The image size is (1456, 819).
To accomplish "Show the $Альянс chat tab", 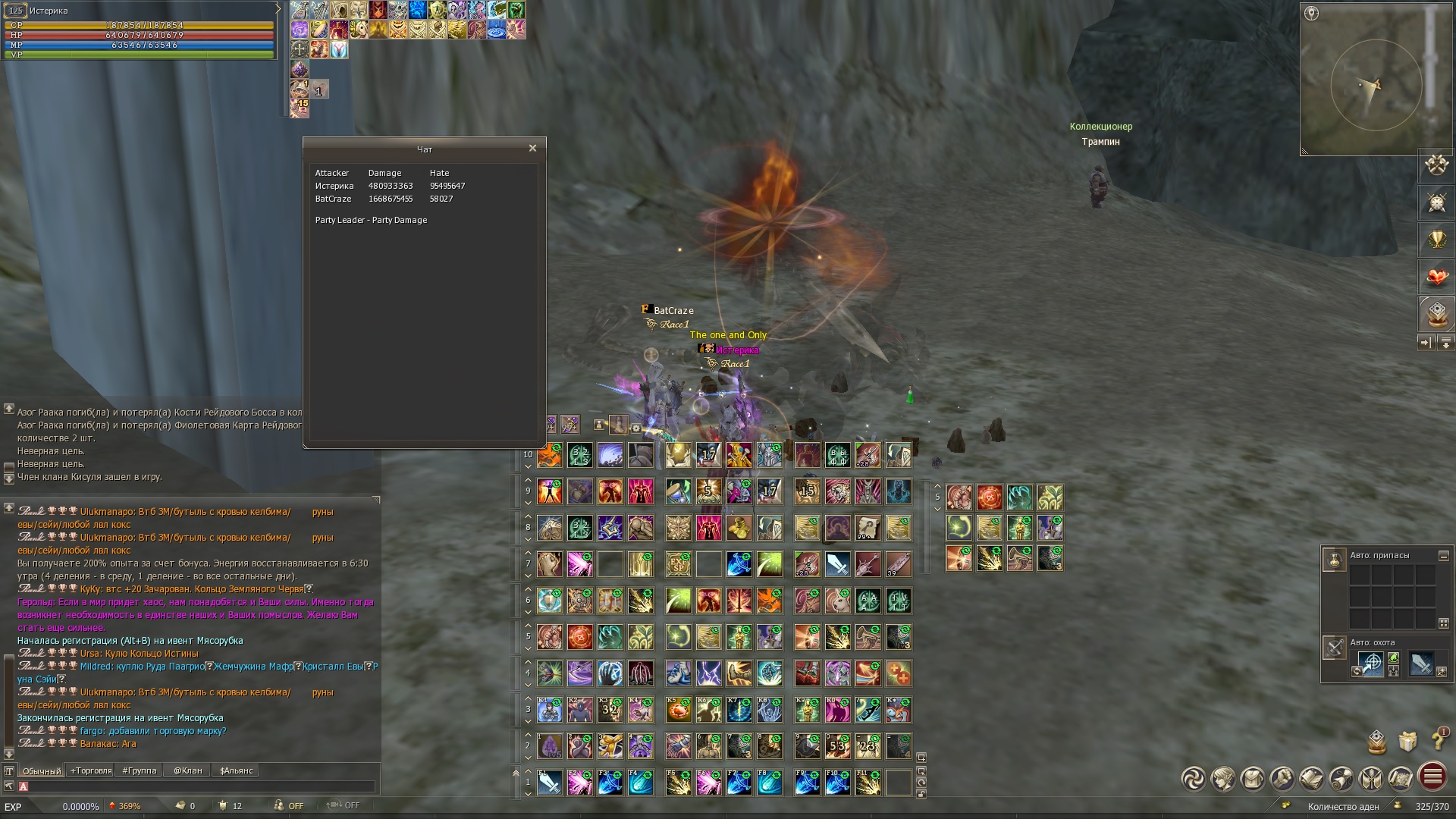I will pos(236,770).
